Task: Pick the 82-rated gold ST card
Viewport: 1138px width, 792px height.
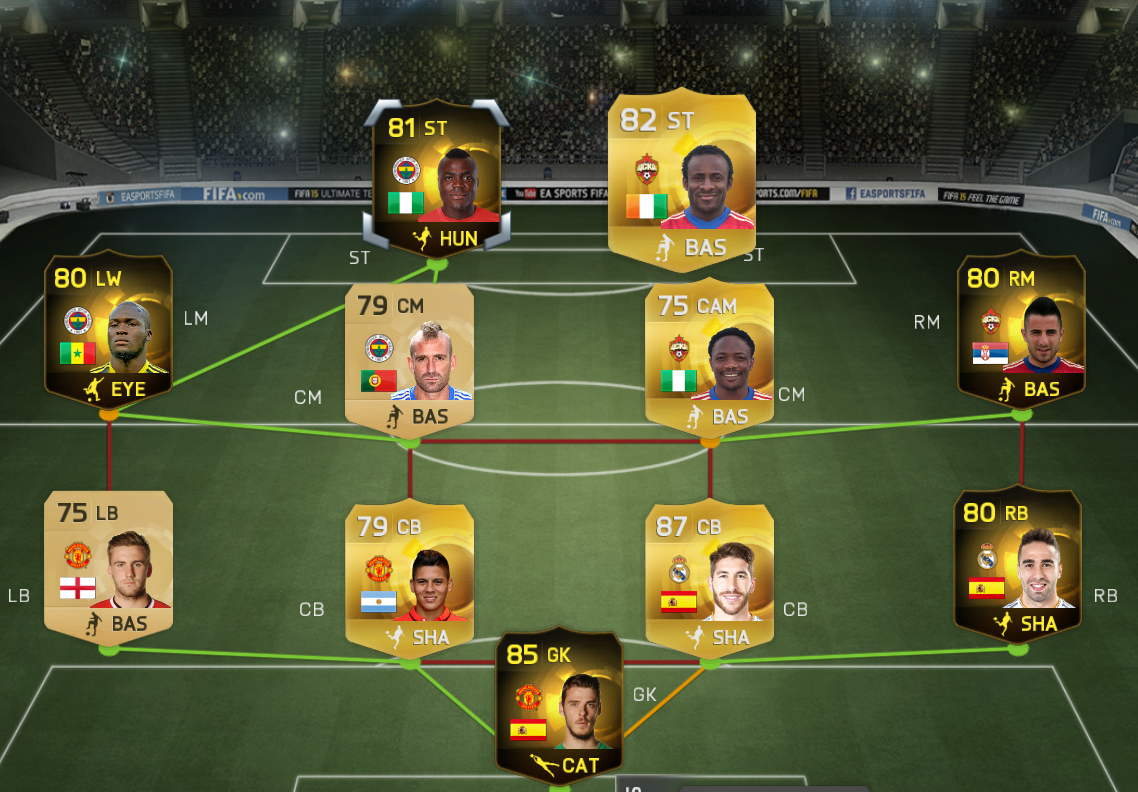Action: click(681, 181)
